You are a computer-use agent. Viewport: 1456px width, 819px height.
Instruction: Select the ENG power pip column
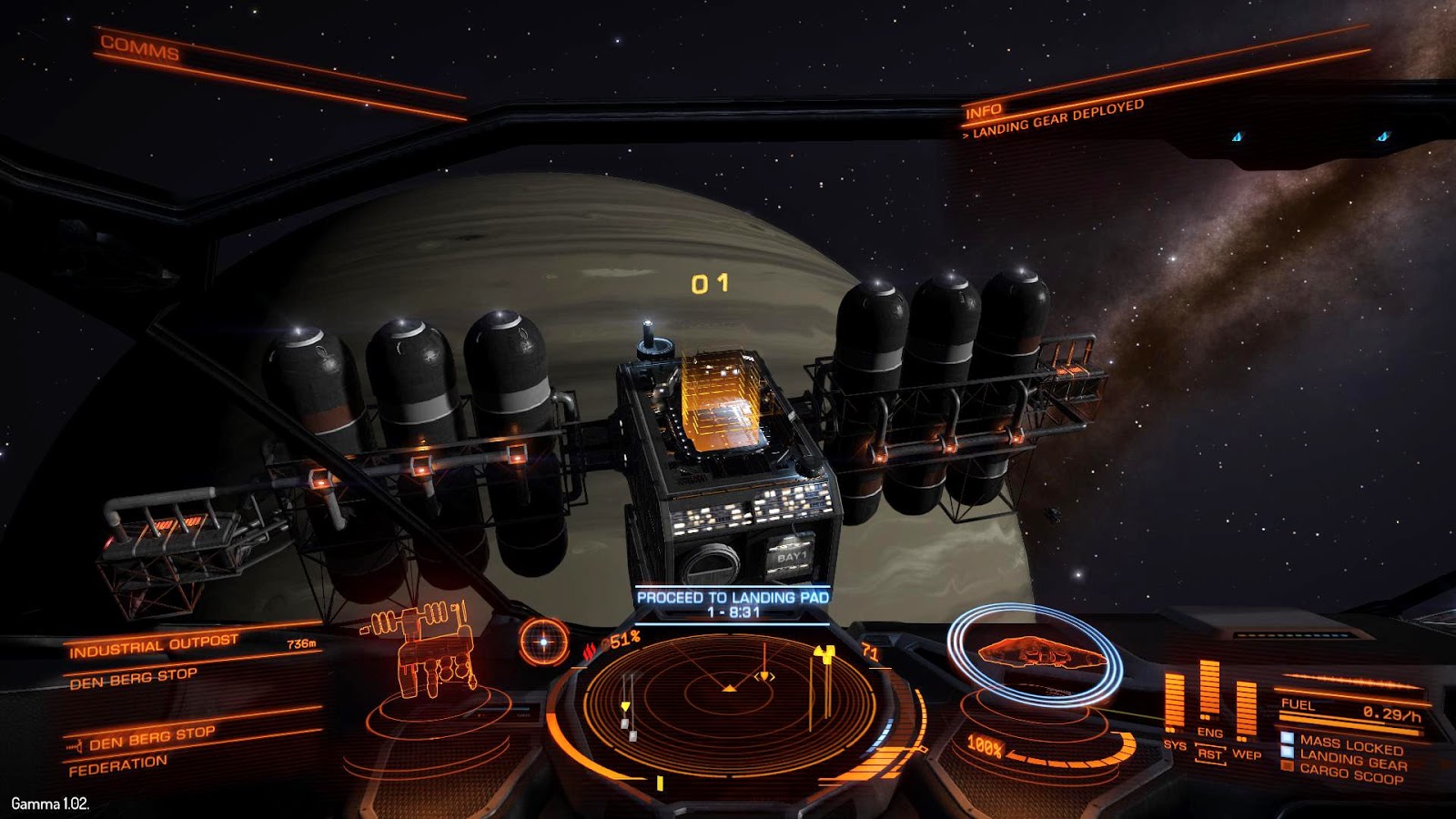coord(1209,692)
